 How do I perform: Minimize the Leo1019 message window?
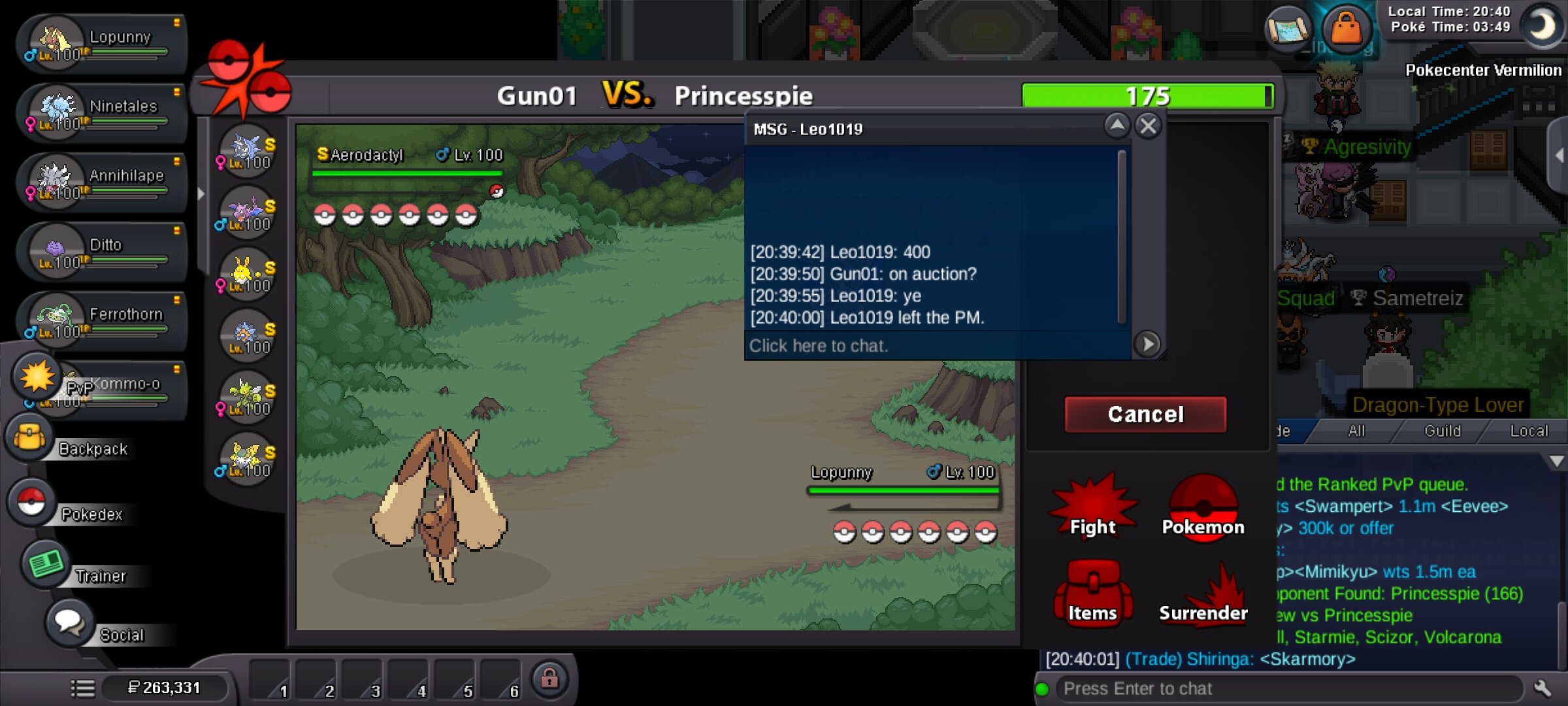[1117, 125]
